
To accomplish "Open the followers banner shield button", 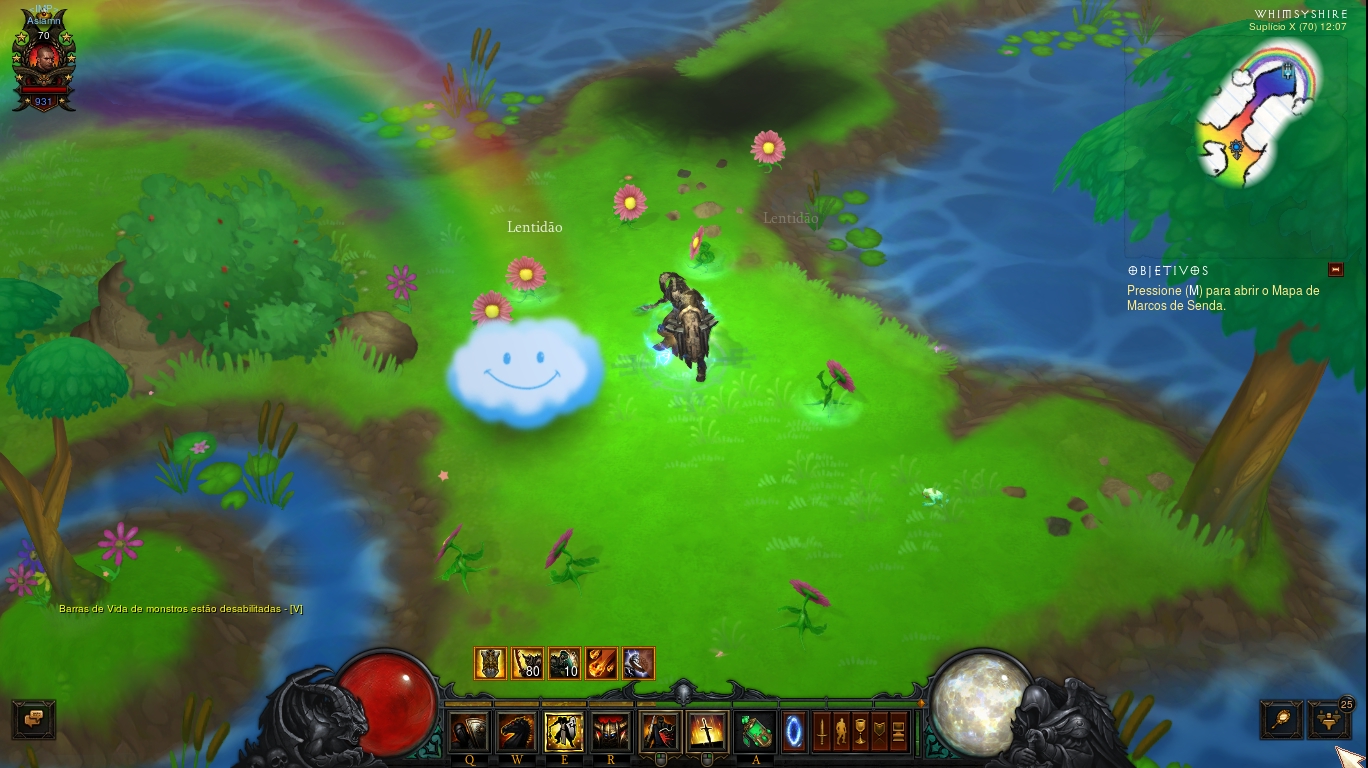I will (879, 732).
